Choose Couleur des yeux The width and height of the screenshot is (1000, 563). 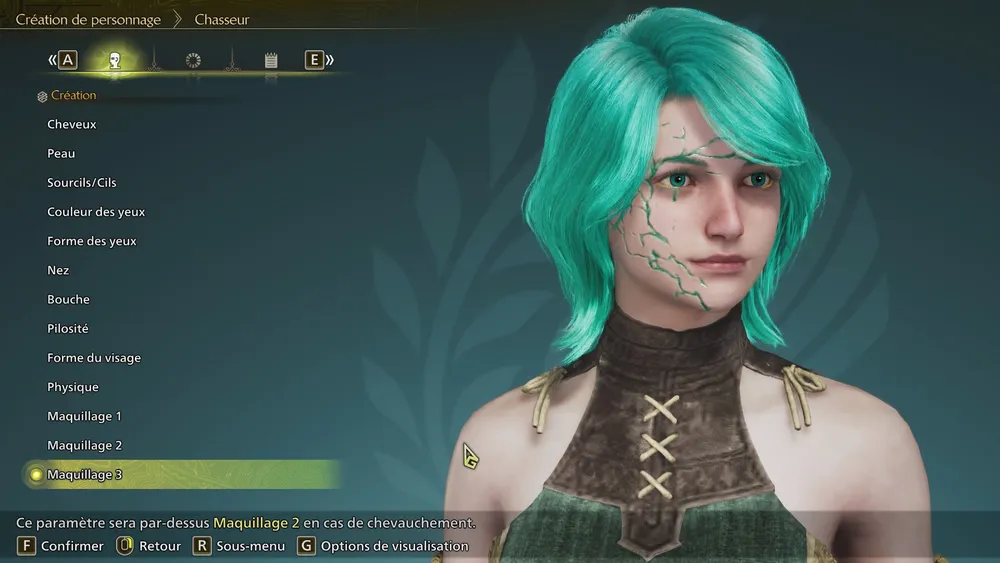click(96, 212)
